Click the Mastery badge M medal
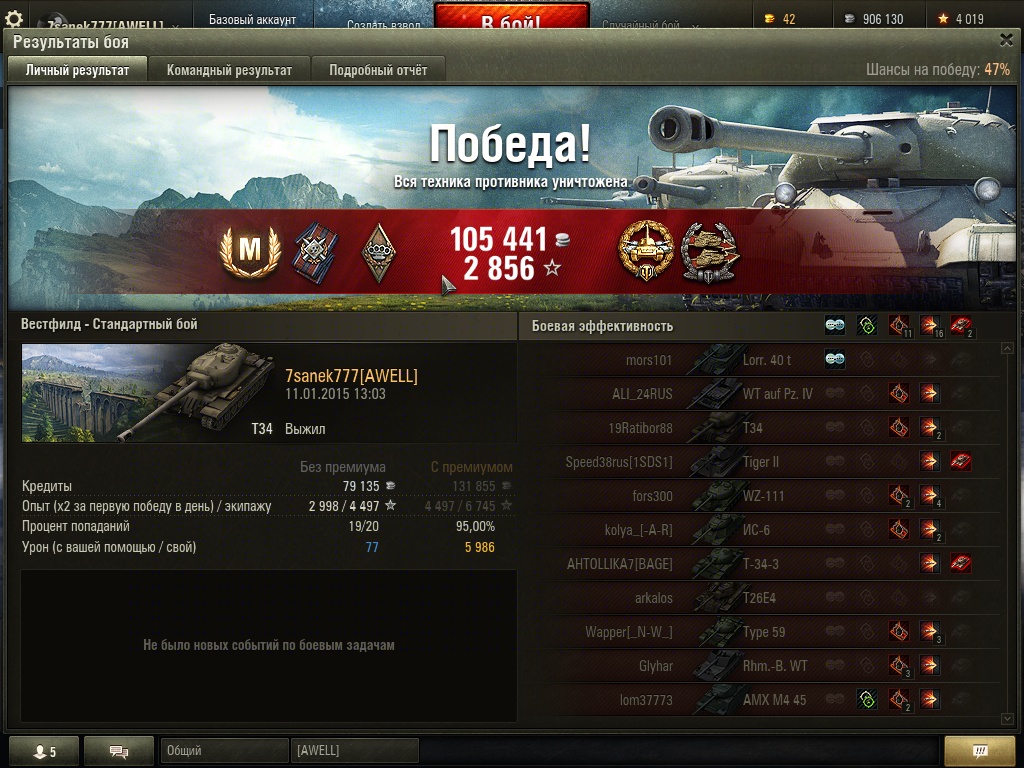Image resolution: width=1024 pixels, height=768 pixels. coord(249,253)
